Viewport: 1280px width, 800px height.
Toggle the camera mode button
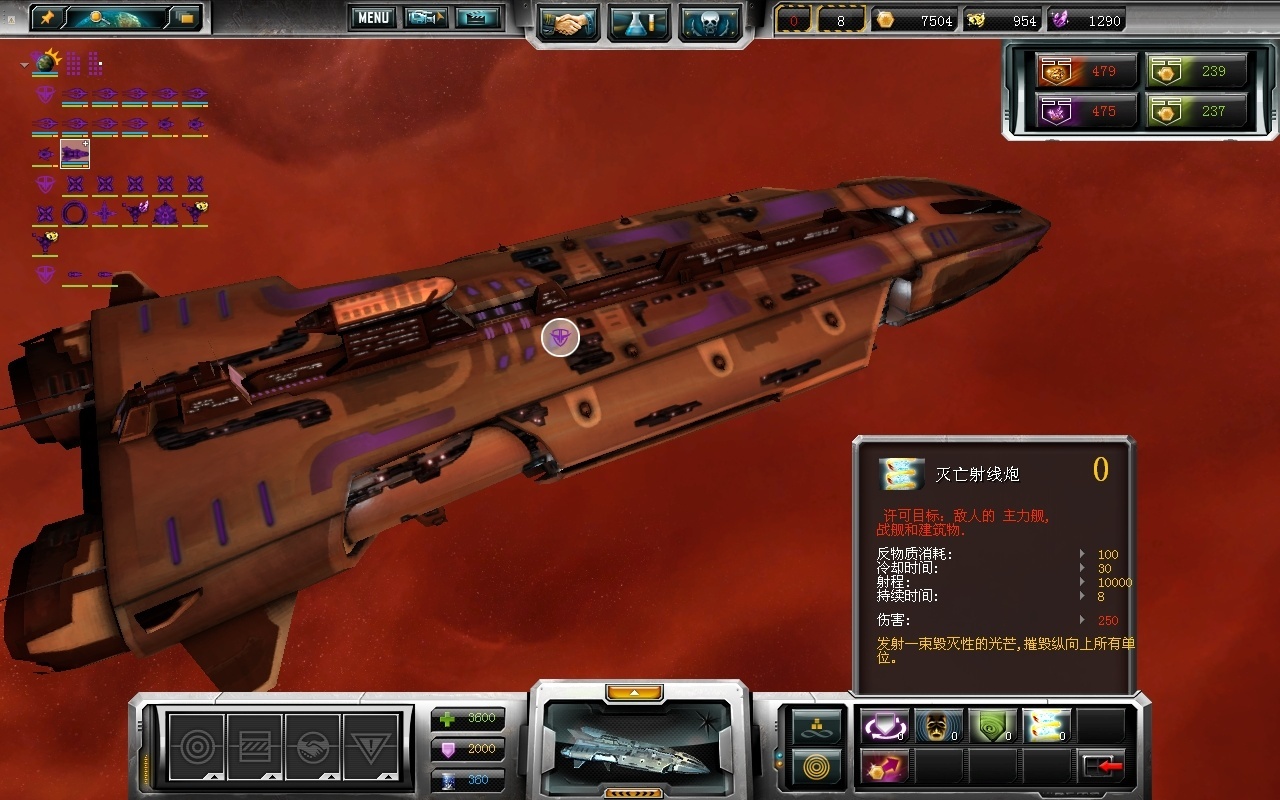pos(425,17)
